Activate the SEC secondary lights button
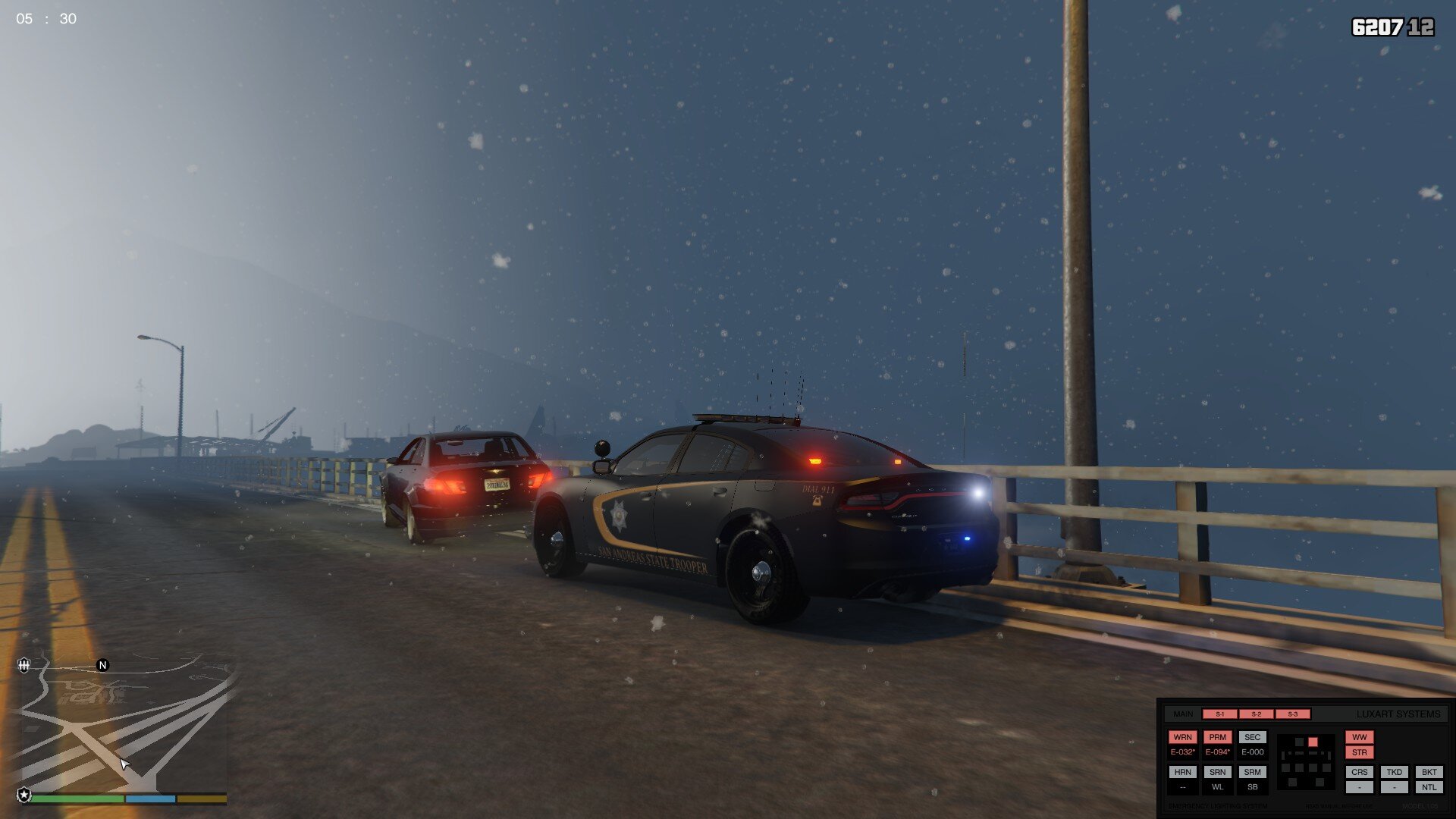This screenshot has height=819, width=1456. 1252,737
